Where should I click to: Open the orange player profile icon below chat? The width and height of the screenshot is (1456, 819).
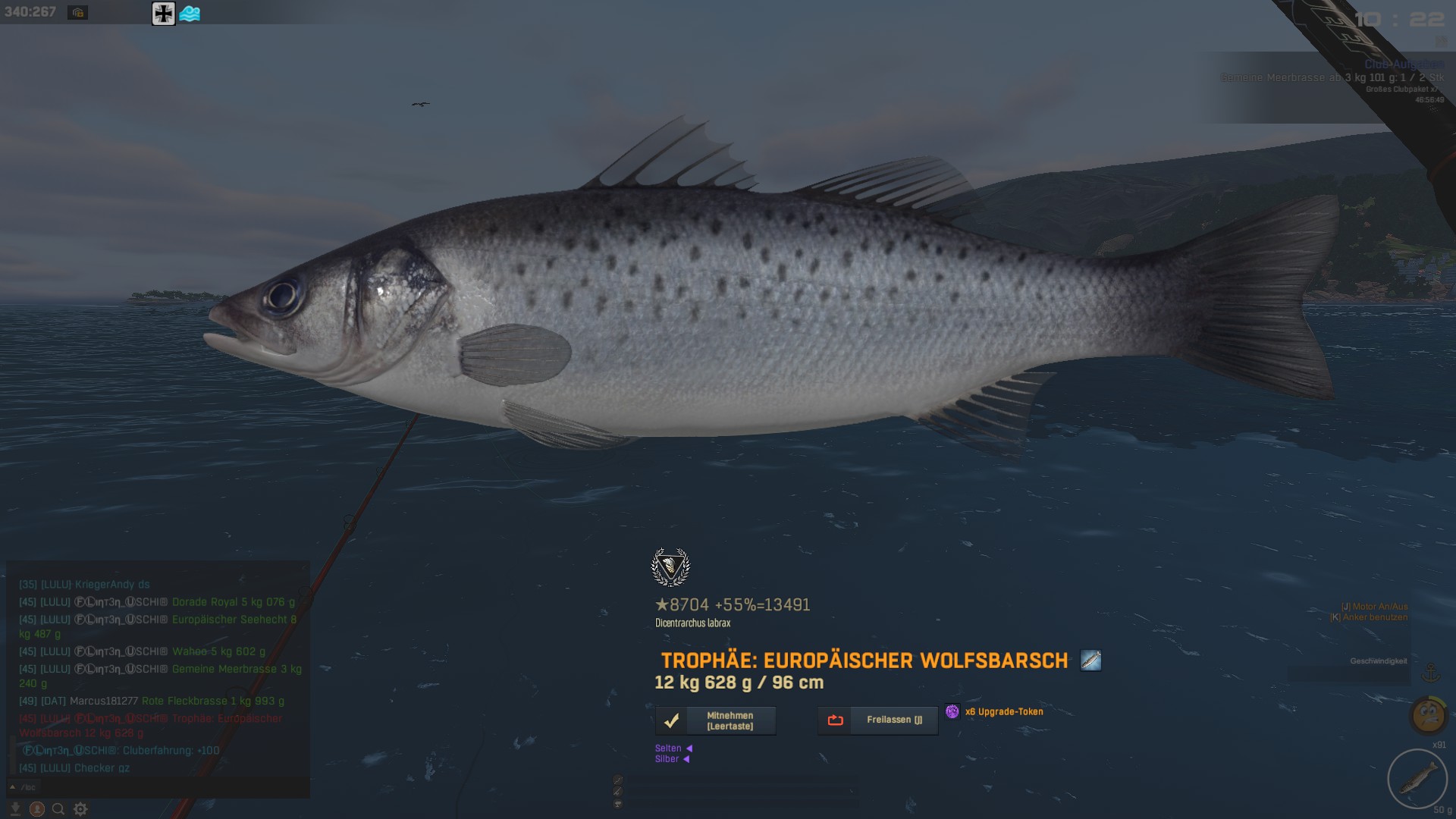coord(36,809)
